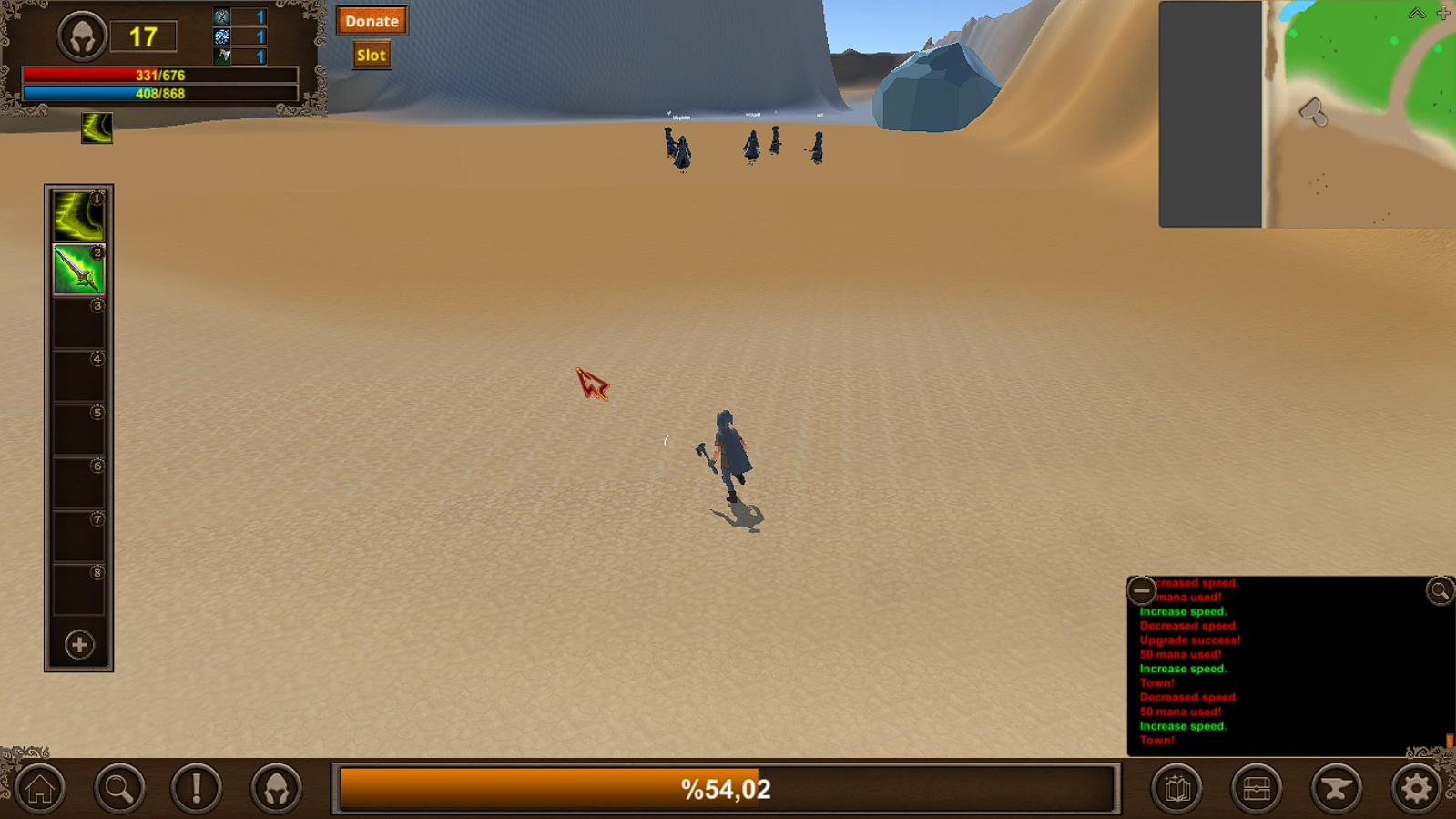Select the sword in hotbar slot 2
Image resolution: width=1456 pixels, height=819 pixels.
point(78,271)
